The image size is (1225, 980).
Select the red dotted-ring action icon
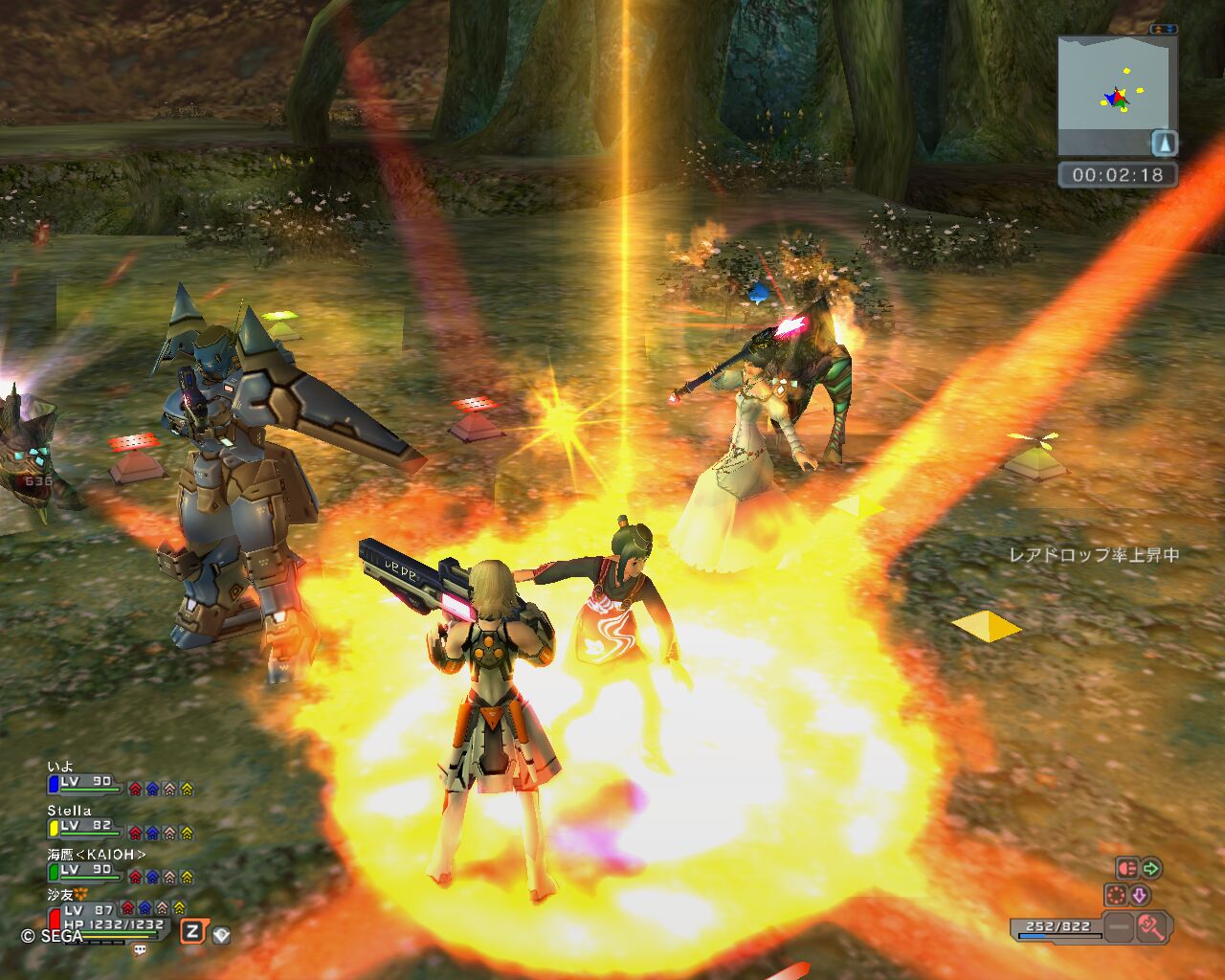pos(1116,896)
